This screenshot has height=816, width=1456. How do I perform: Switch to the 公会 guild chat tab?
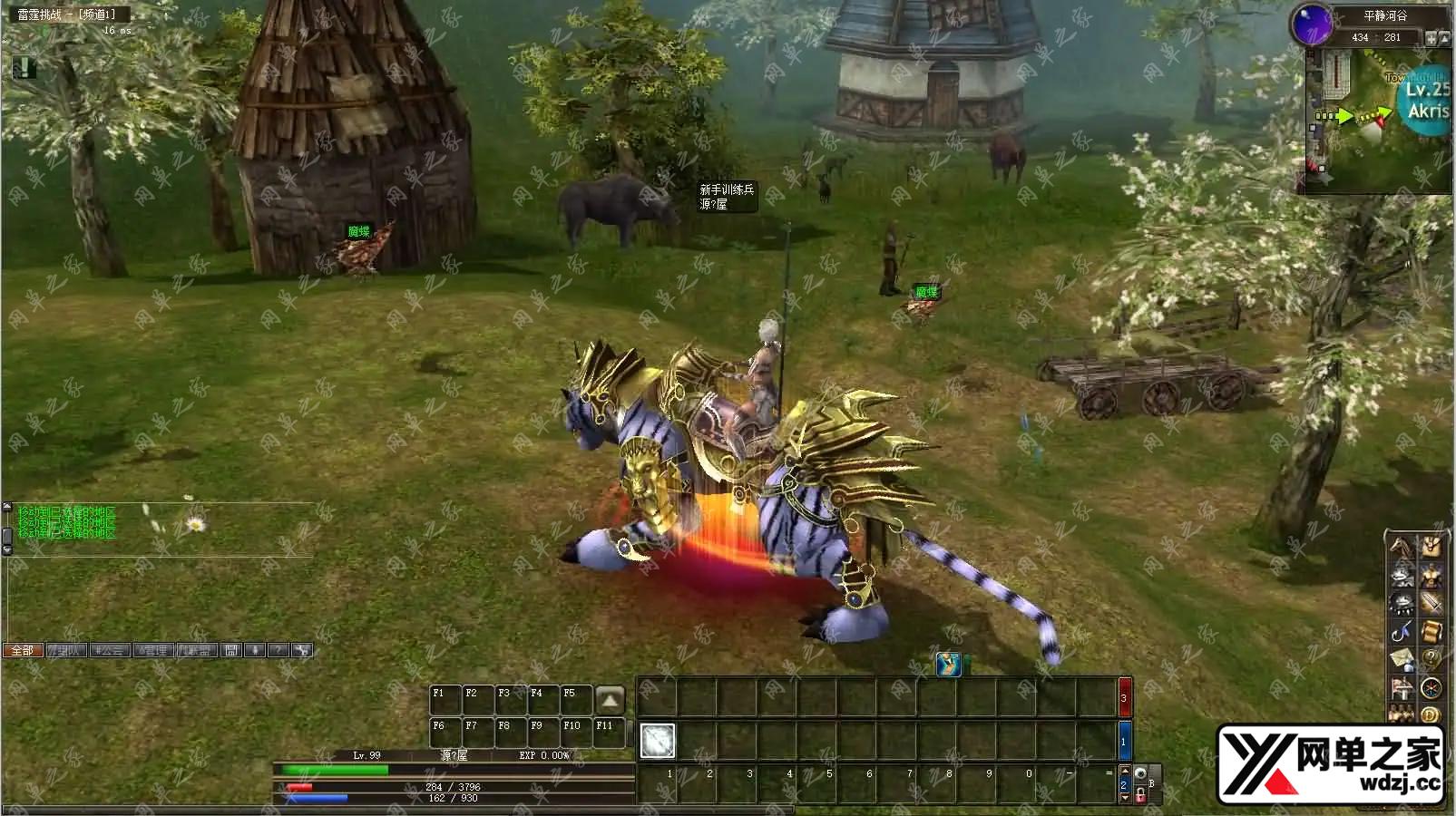pos(110,650)
